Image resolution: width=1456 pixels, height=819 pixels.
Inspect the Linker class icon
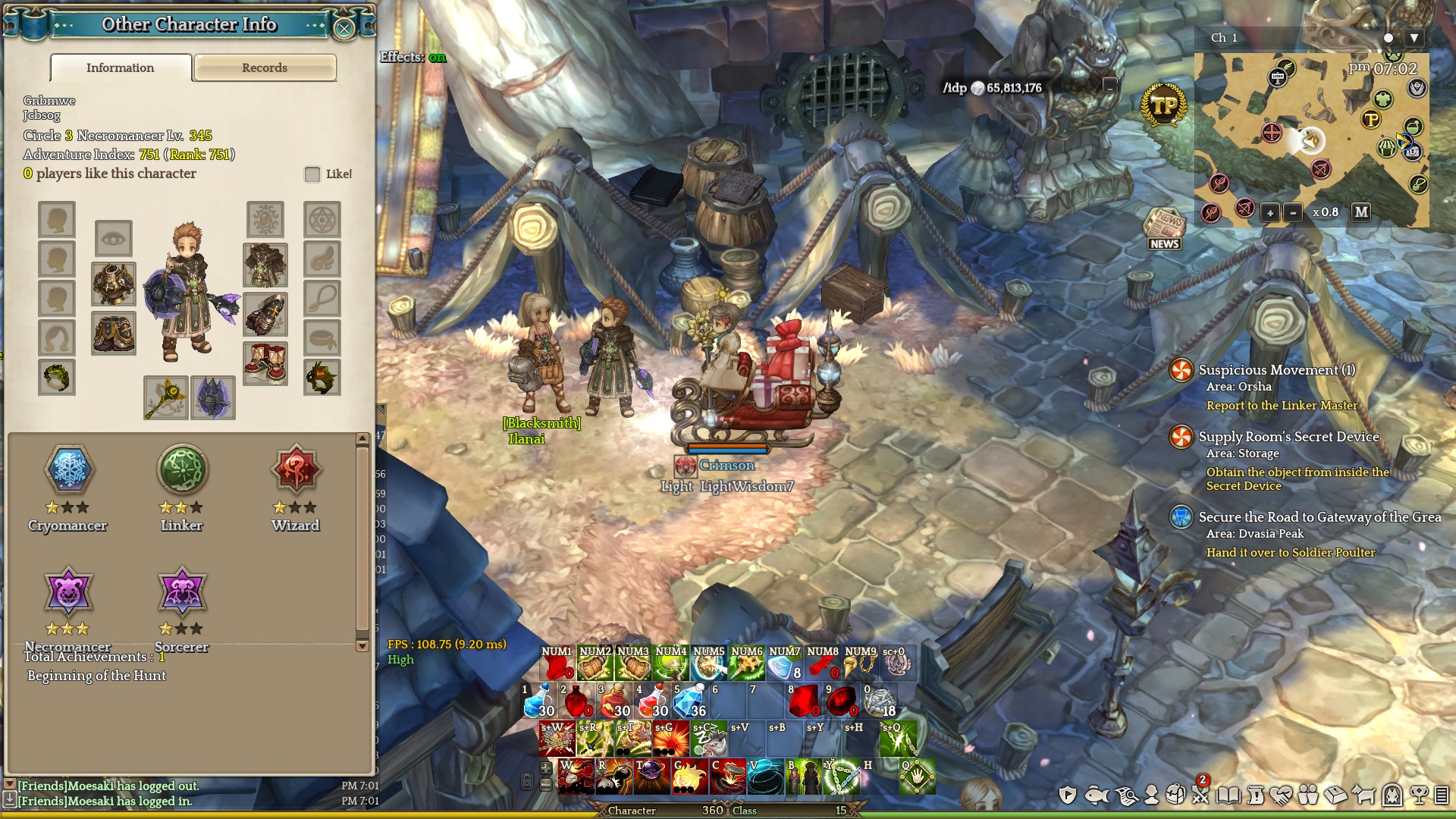coord(182,469)
